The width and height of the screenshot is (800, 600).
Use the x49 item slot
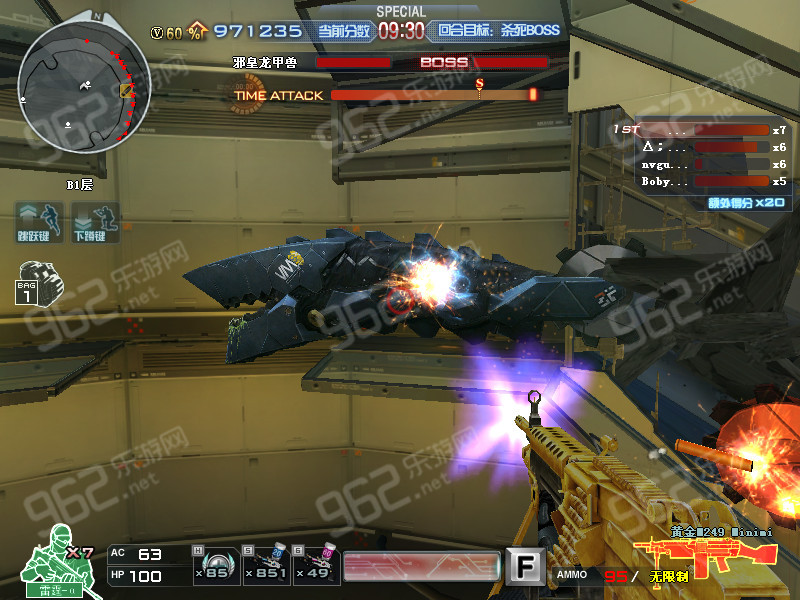319,565
